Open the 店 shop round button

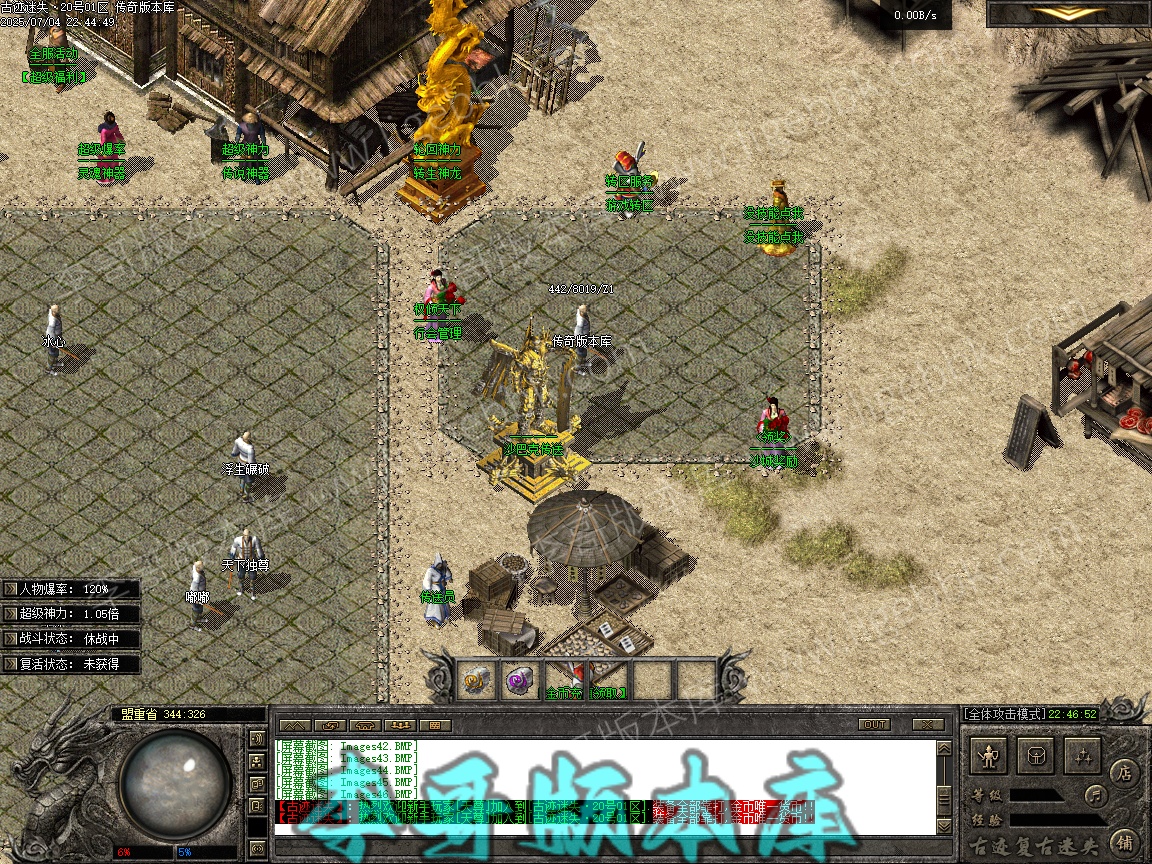pyautogui.click(x=1124, y=772)
